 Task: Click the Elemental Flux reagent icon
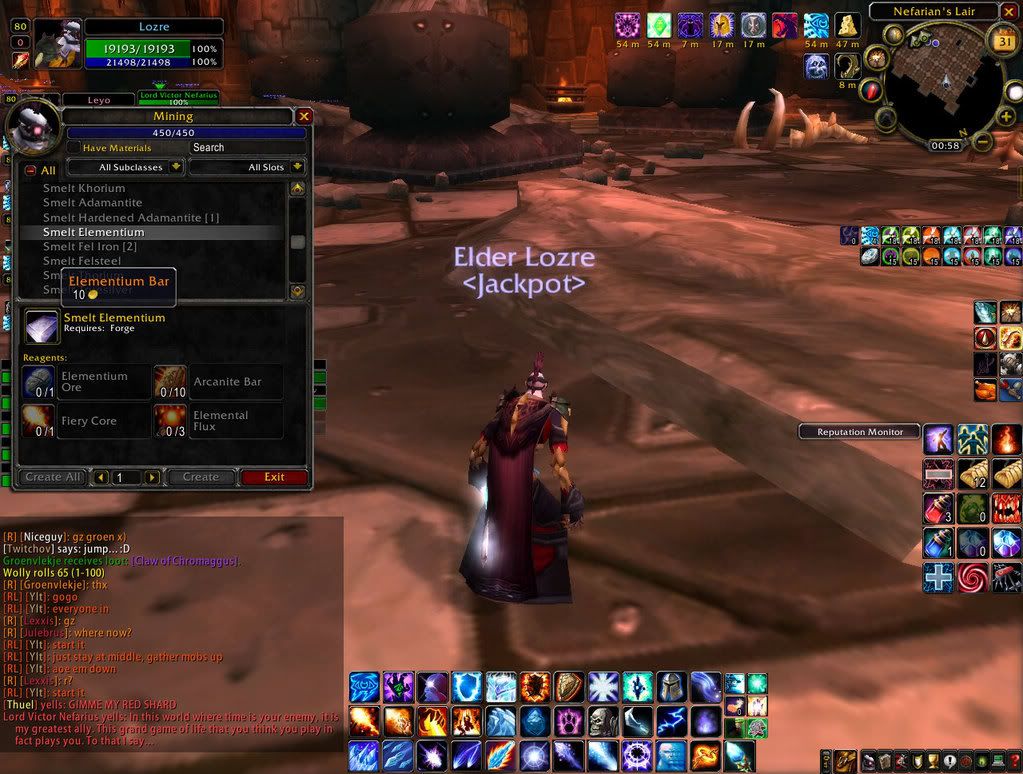[170, 421]
